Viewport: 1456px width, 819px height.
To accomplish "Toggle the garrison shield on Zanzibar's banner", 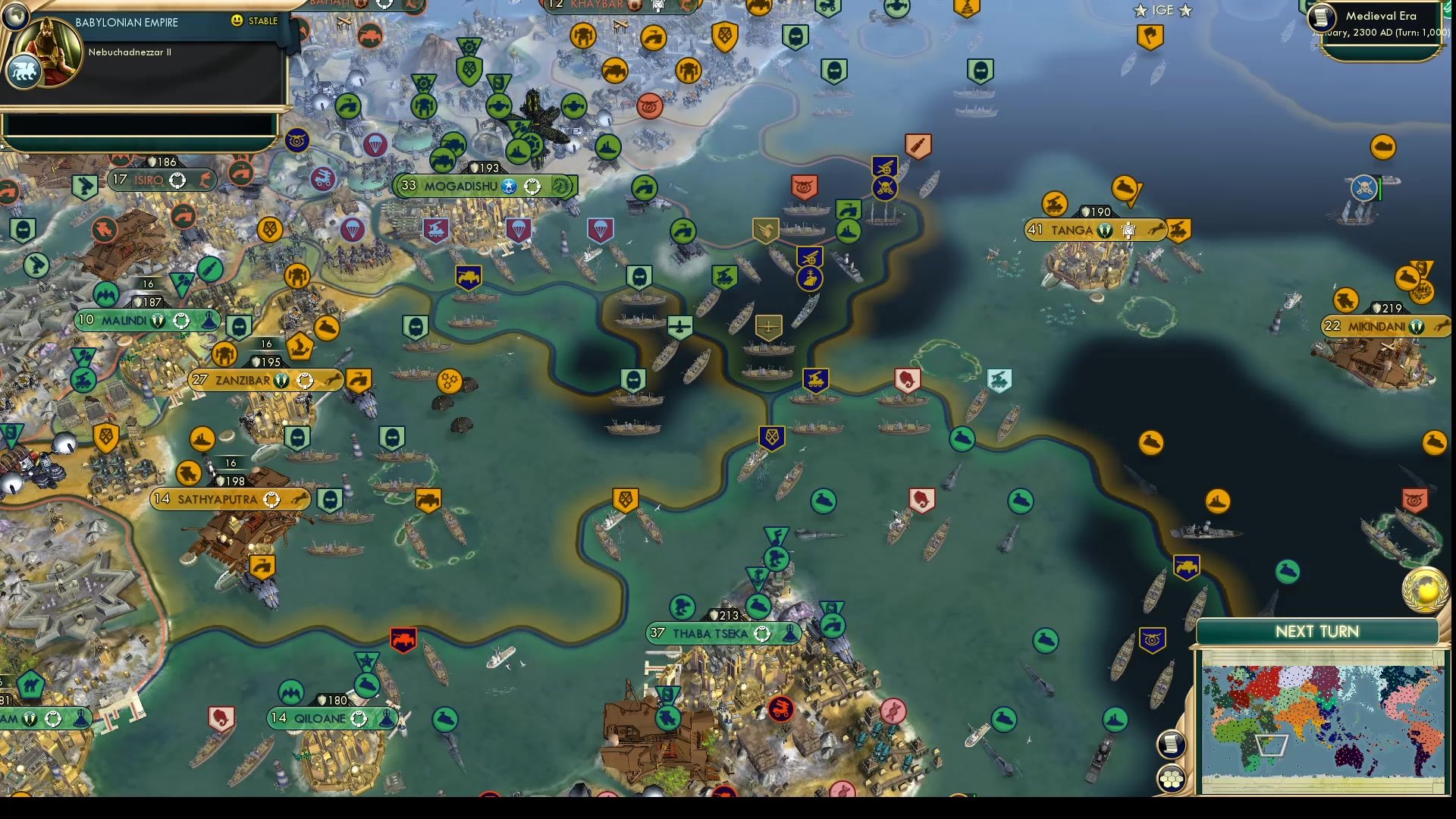I will pos(281,380).
